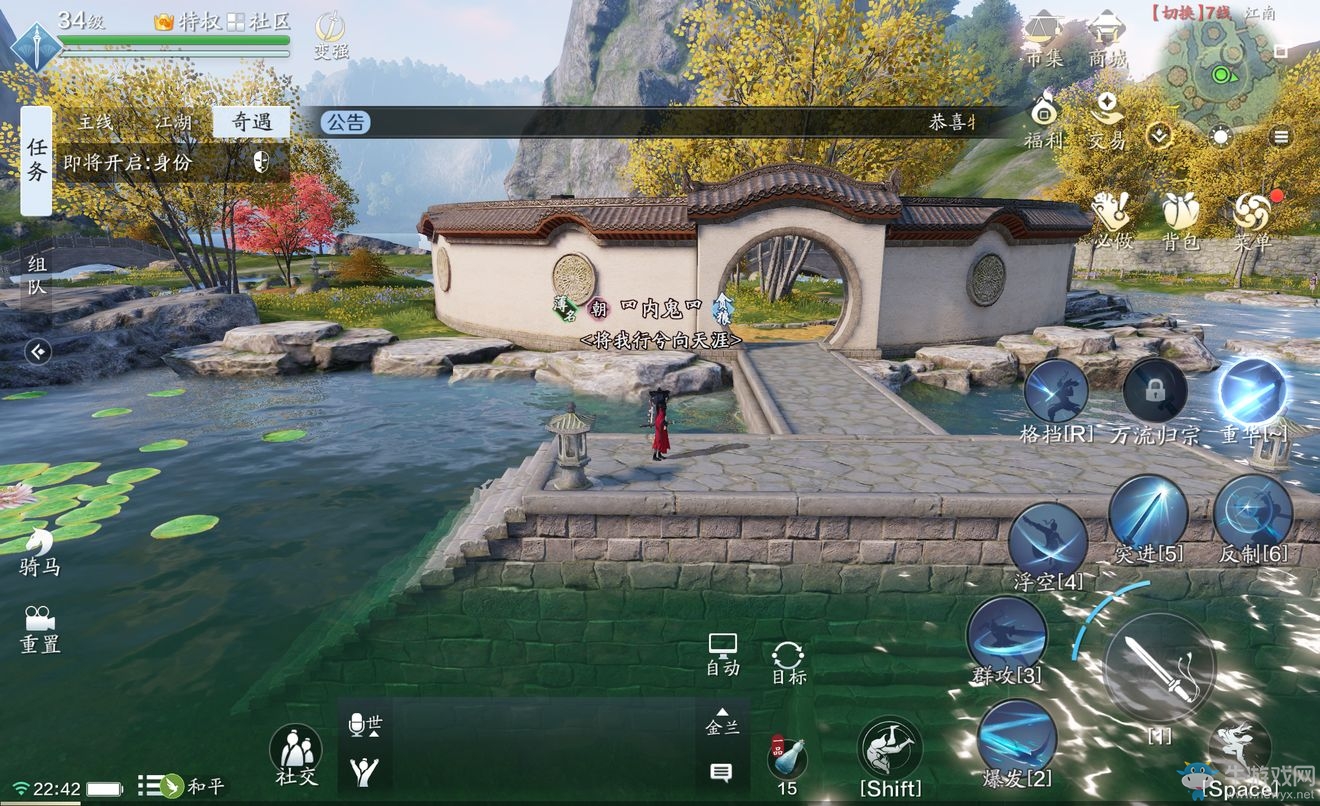Viewport: 1320px width, 806px height.
Task: Open the 市集 market icon
Action: (1043, 35)
